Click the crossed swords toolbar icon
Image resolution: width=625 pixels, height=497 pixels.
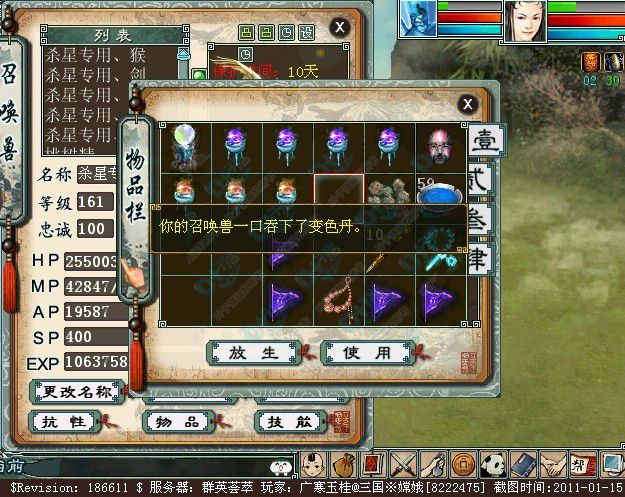pyautogui.click(x=403, y=465)
